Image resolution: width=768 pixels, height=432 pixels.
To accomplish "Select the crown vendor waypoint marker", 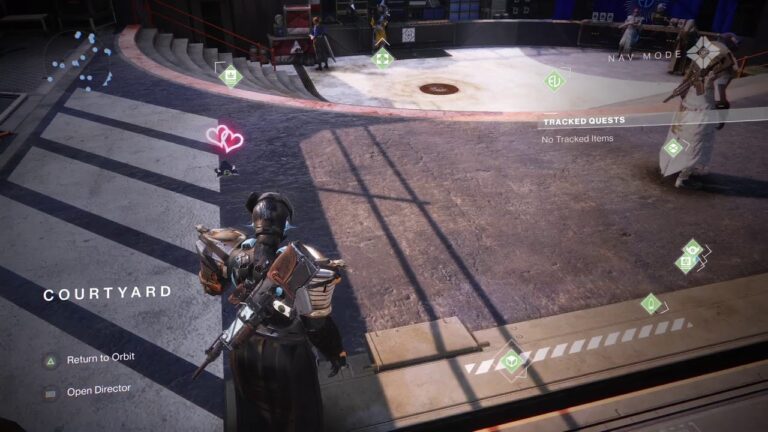I will point(231,75).
